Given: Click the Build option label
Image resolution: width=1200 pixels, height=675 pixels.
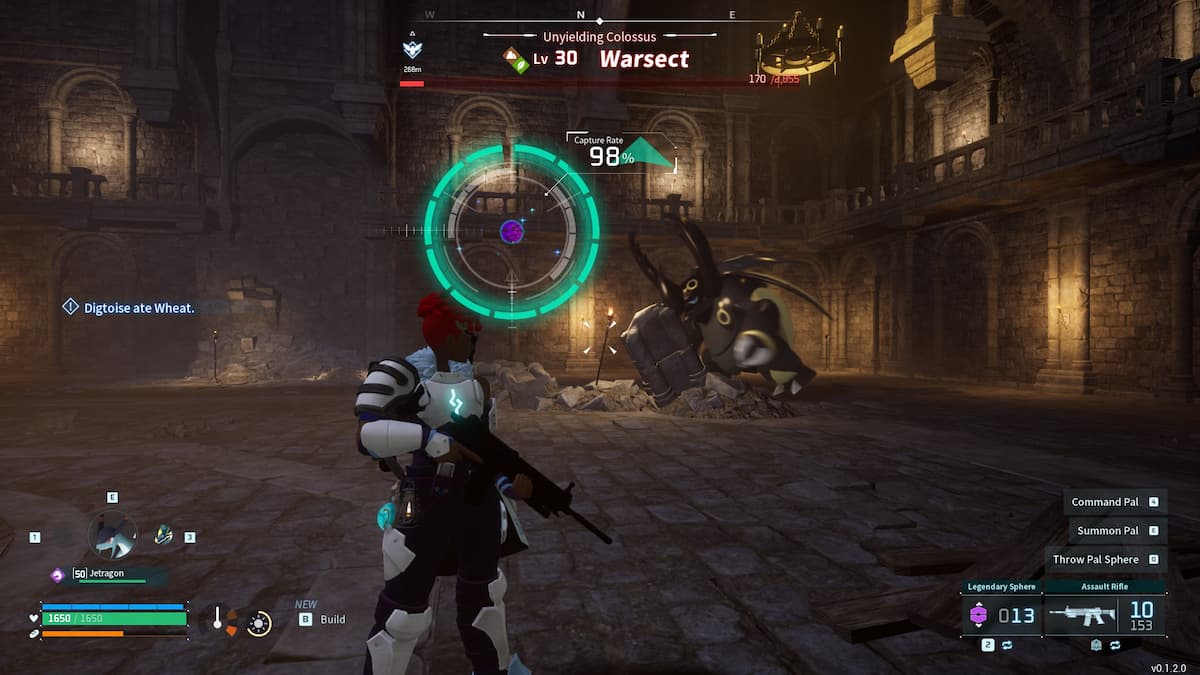Looking at the screenshot, I should tap(332, 620).
